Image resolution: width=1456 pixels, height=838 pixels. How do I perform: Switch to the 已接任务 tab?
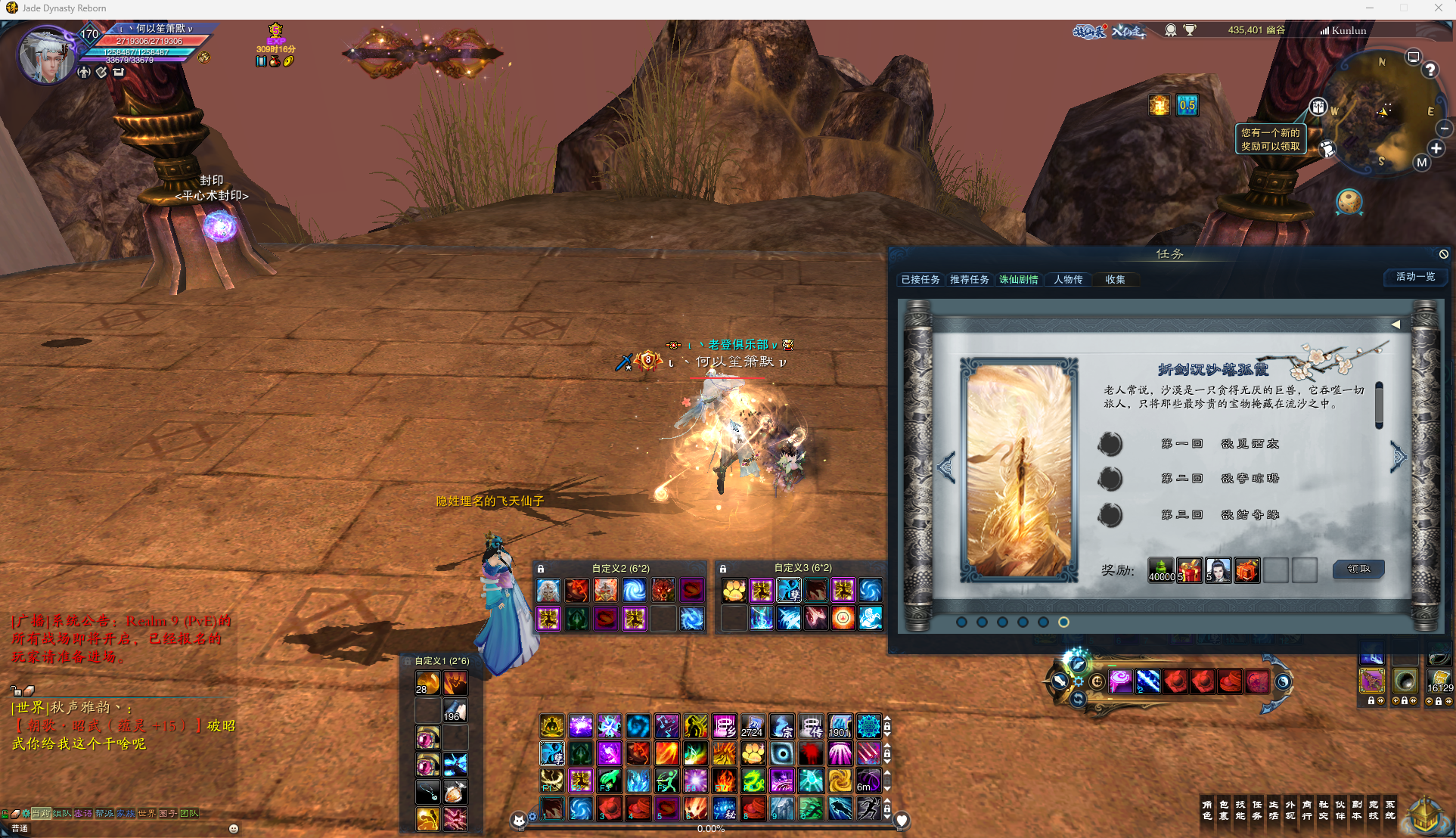pyautogui.click(x=920, y=280)
